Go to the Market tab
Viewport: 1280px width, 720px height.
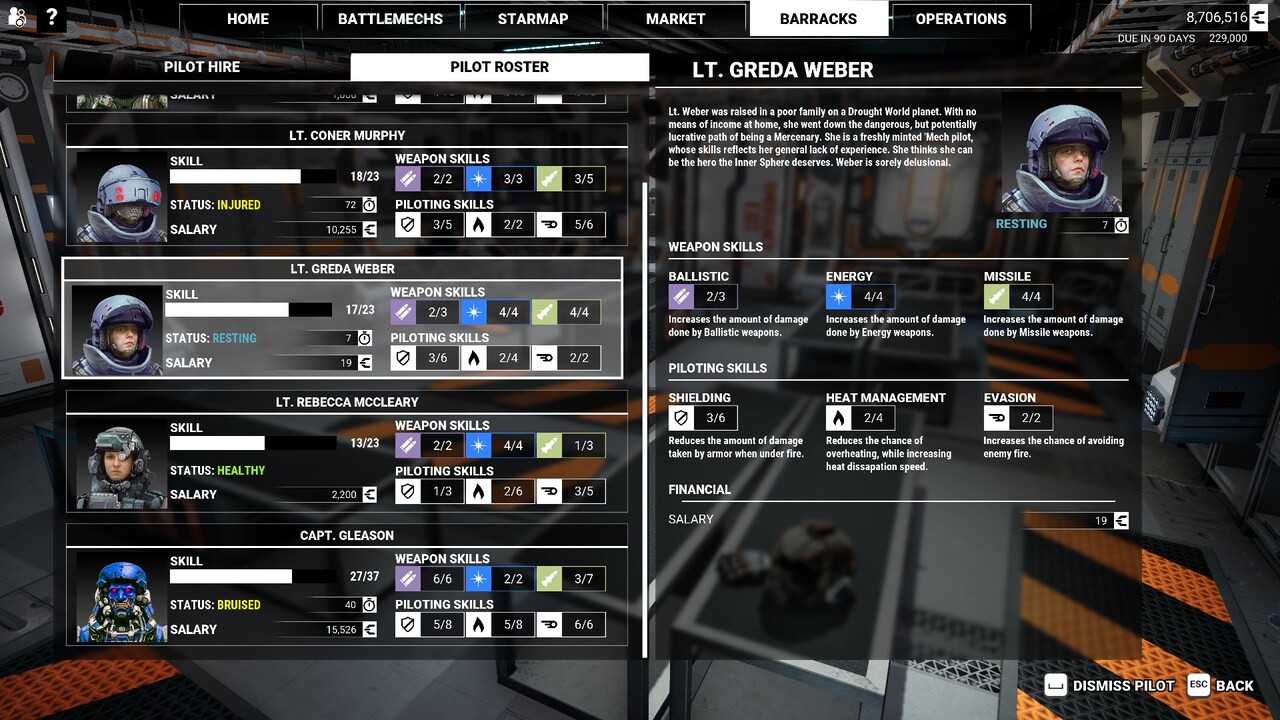[675, 19]
